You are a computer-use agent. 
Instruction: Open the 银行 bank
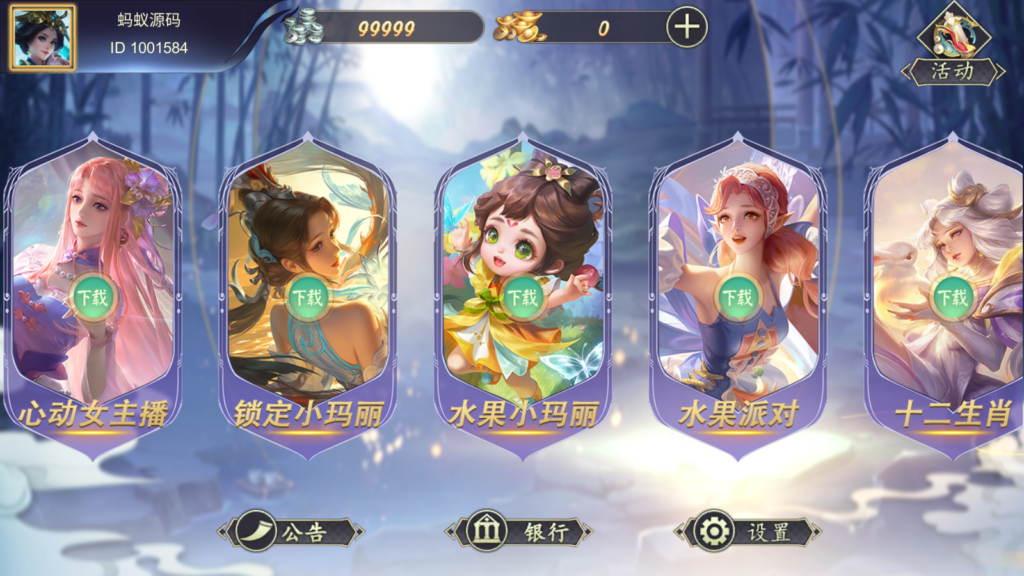(x=518, y=532)
